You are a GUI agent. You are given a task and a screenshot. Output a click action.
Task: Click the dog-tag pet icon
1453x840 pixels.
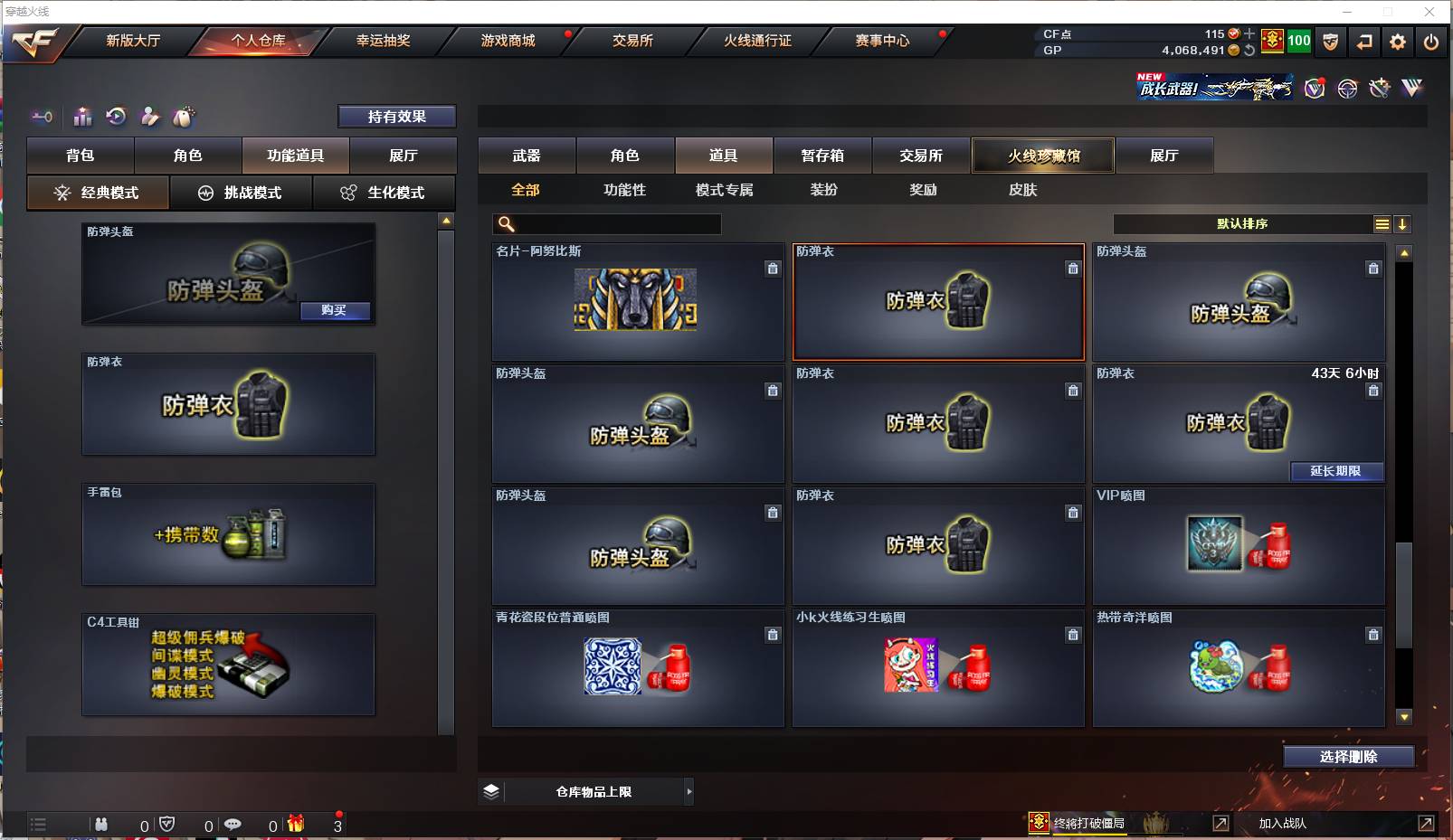point(185,116)
